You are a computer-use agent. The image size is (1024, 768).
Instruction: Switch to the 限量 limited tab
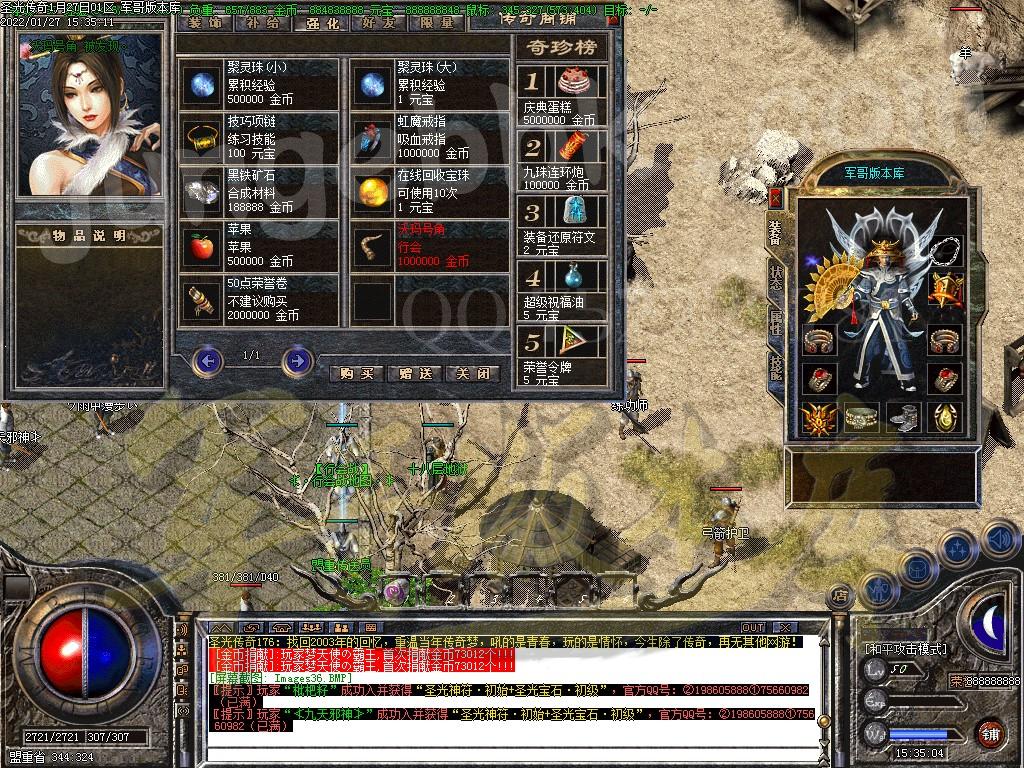437,22
